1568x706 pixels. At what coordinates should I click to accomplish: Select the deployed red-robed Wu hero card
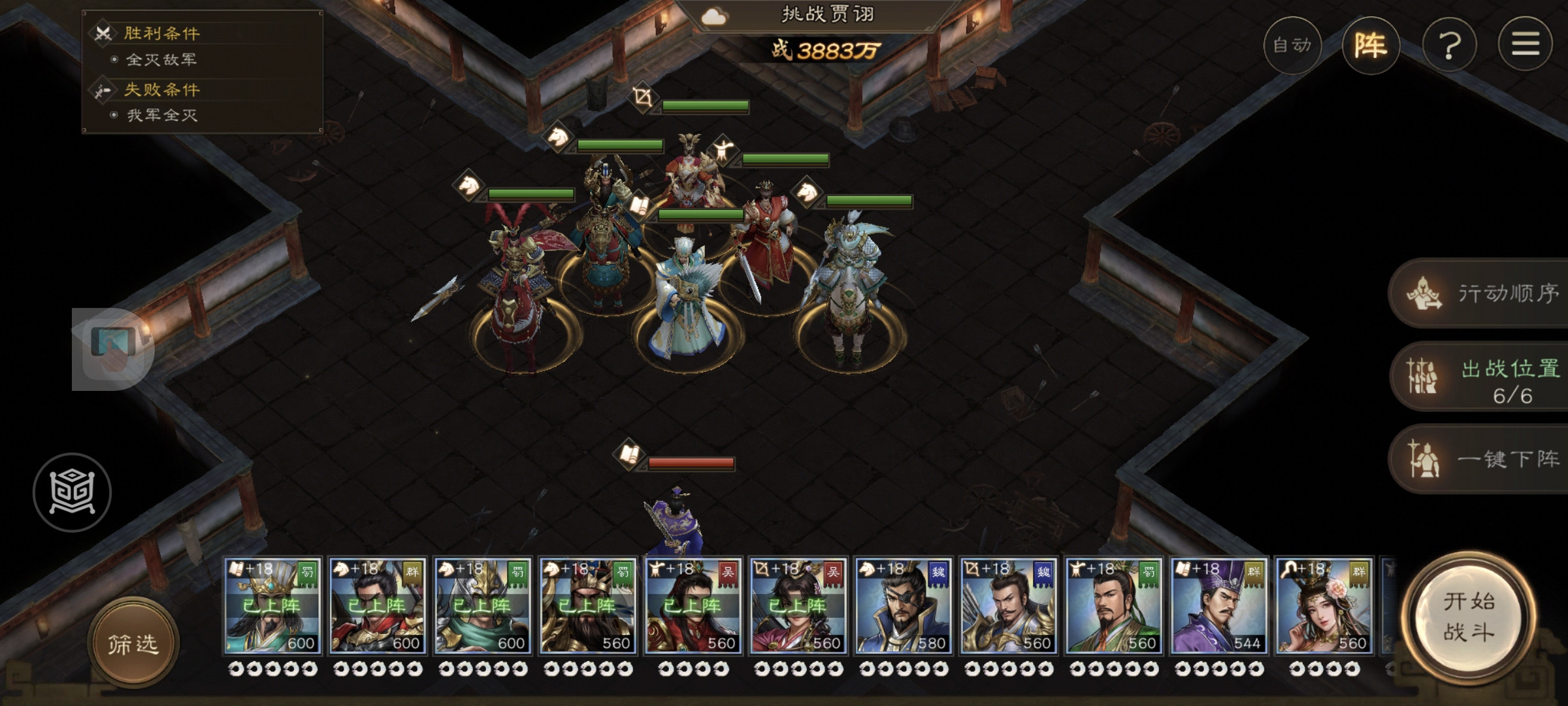tap(693, 606)
